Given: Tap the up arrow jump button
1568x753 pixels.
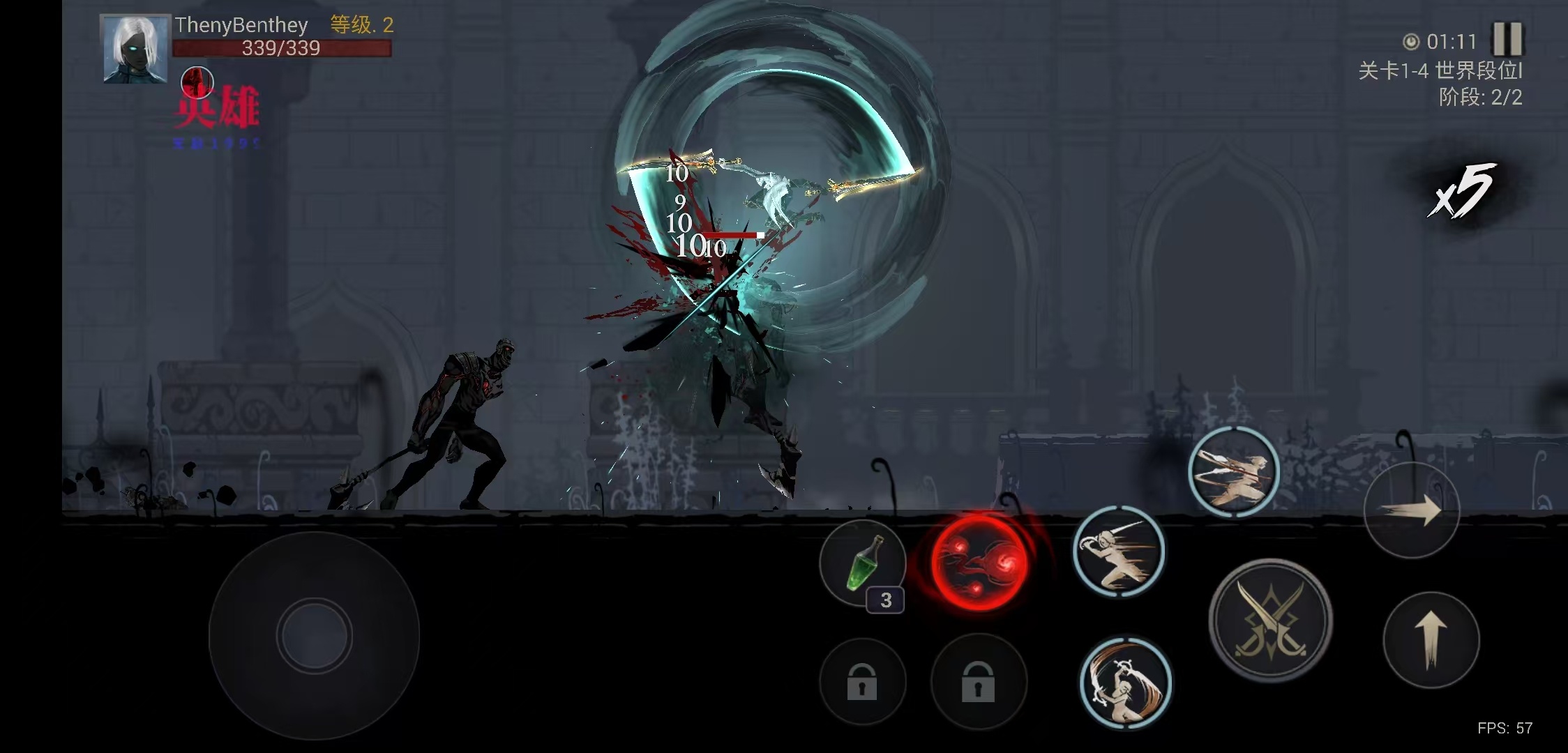Looking at the screenshot, I should (x=1431, y=639).
